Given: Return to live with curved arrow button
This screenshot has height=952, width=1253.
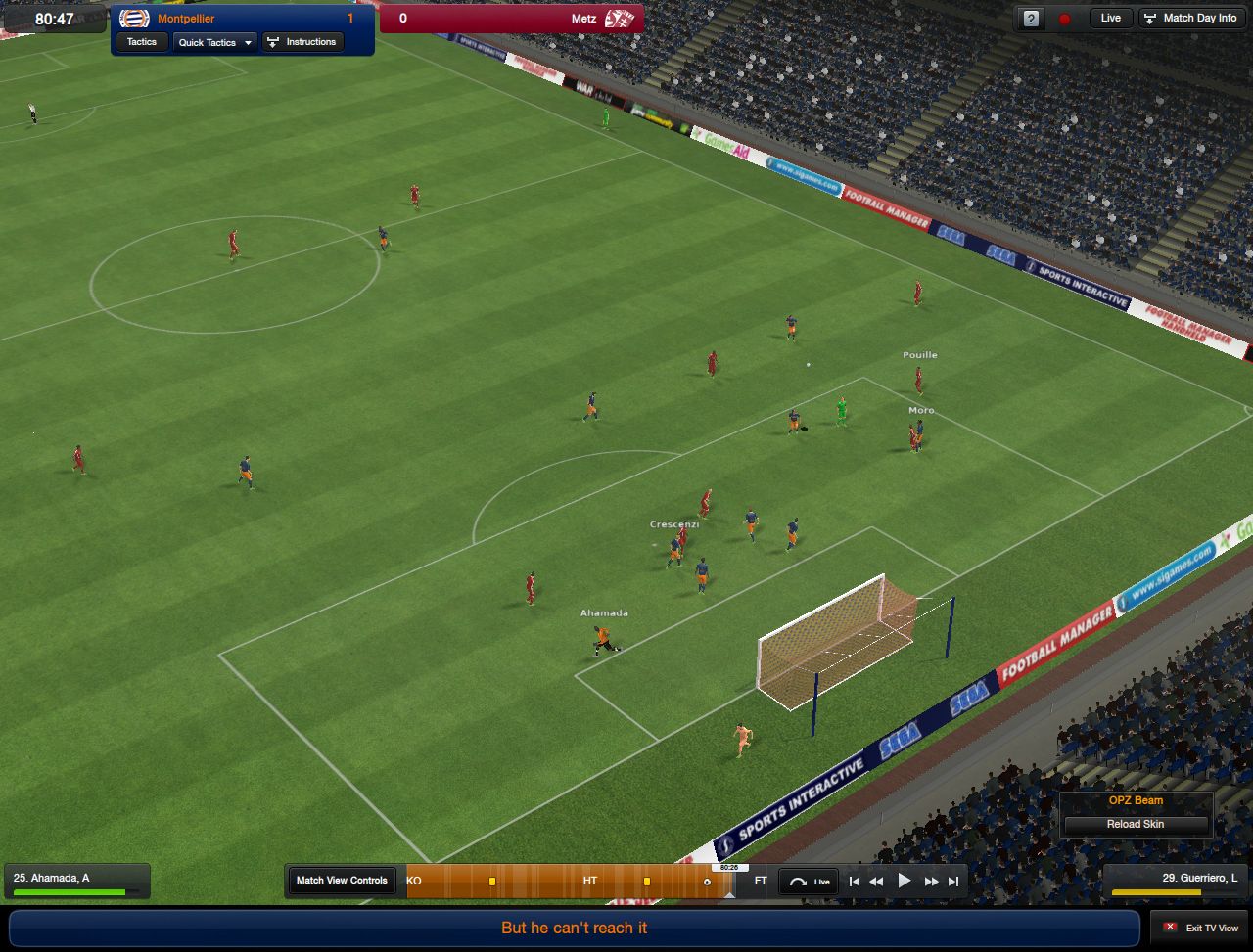Looking at the screenshot, I should click(x=809, y=882).
